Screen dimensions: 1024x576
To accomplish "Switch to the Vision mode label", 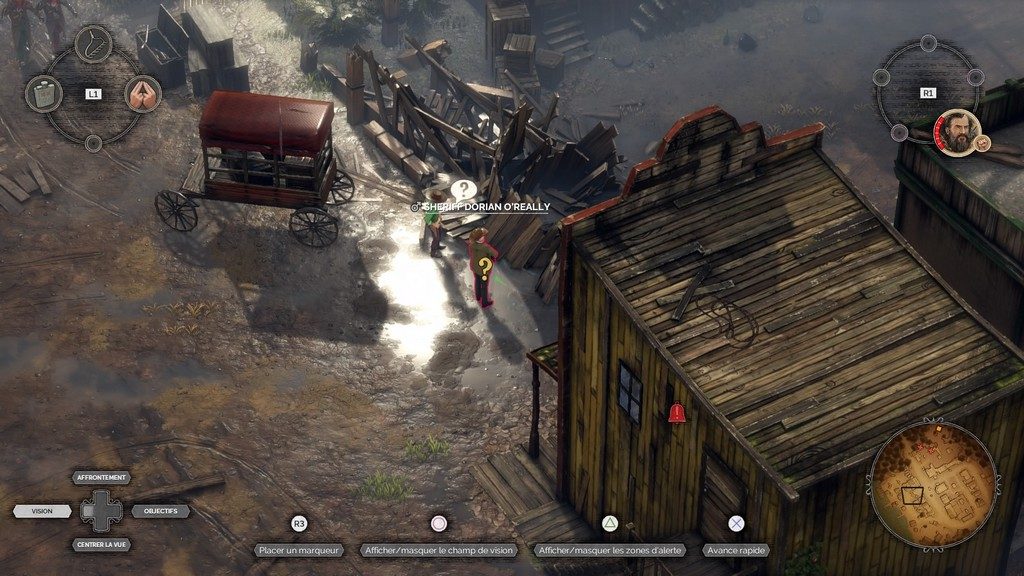I will tap(42, 511).
